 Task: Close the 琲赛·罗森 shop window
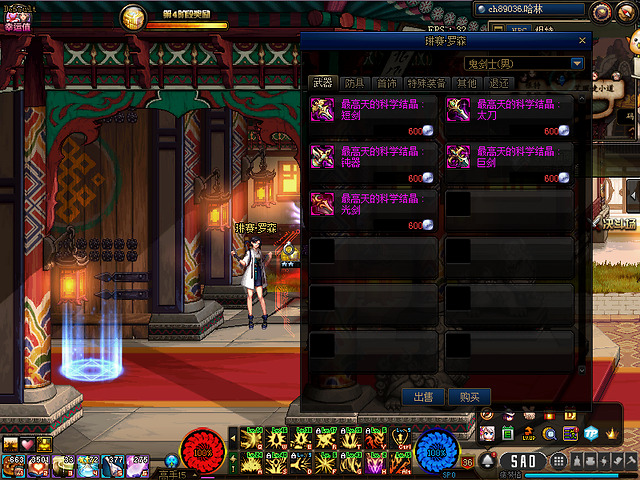click(582, 40)
